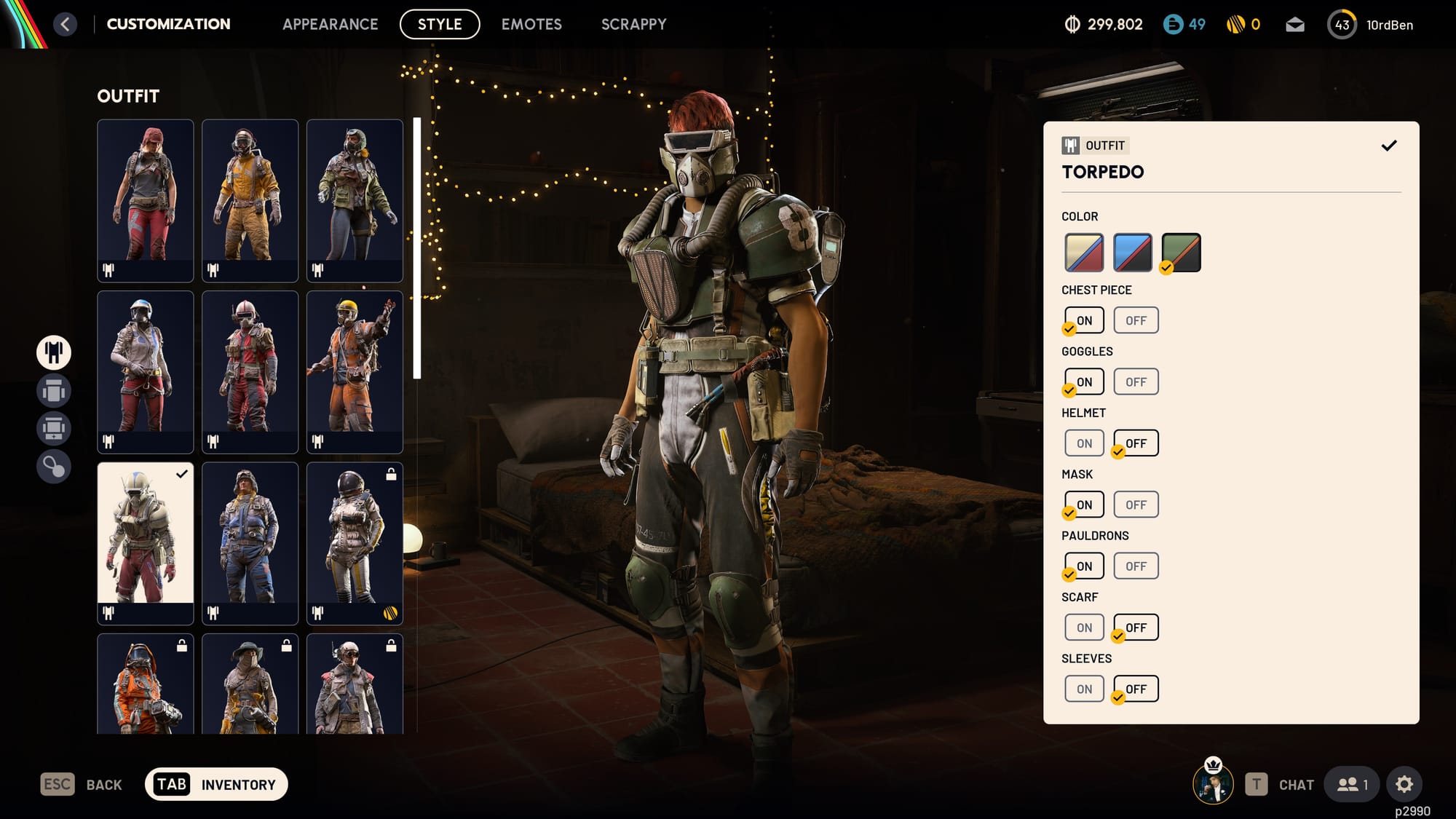The width and height of the screenshot is (1456, 819).
Task: Open the mail inbox icon
Action: [x=1294, y=25]
